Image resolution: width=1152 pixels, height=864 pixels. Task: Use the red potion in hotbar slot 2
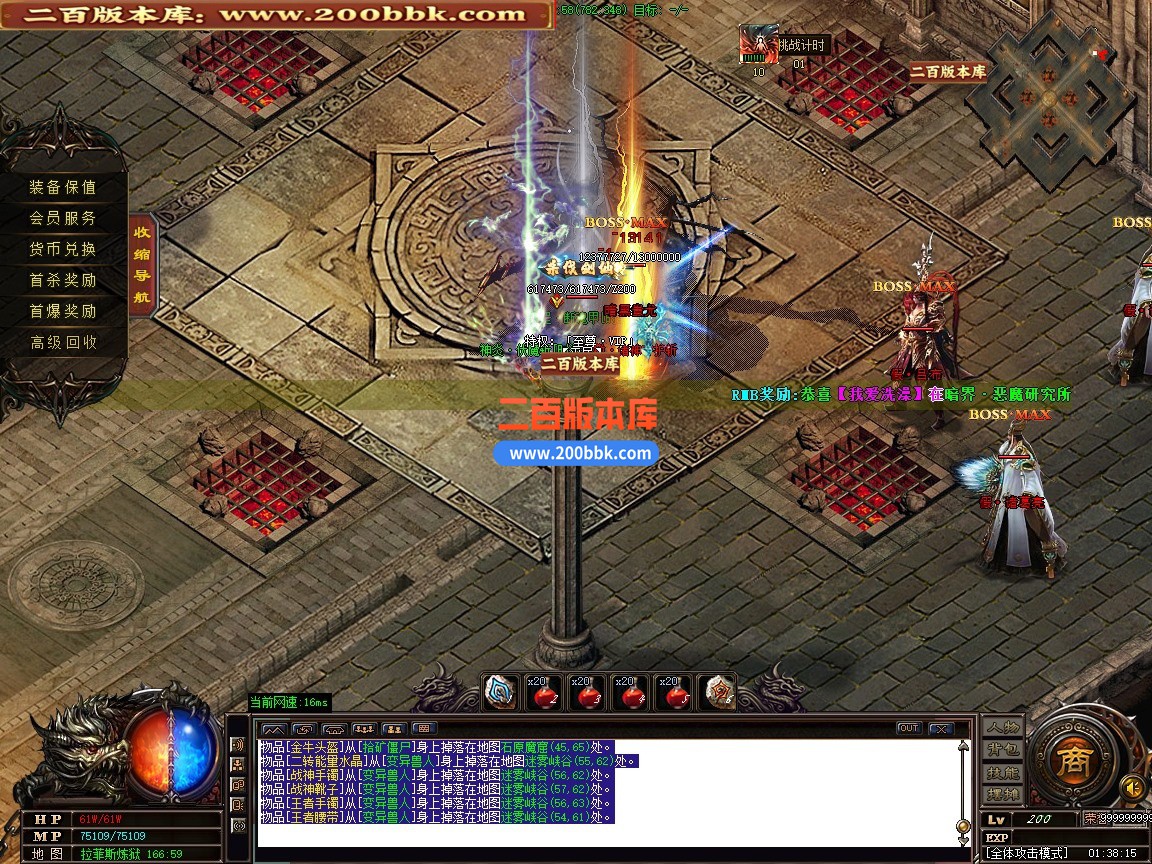[x=542, y=692]
